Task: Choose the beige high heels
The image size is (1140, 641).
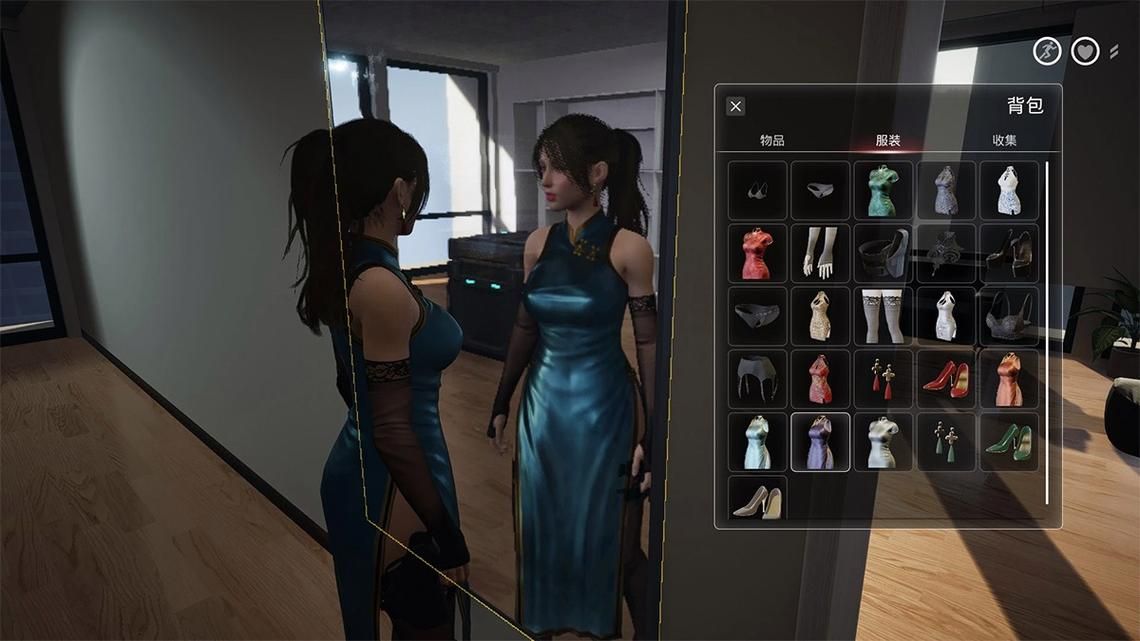Action: coord(757,499)
